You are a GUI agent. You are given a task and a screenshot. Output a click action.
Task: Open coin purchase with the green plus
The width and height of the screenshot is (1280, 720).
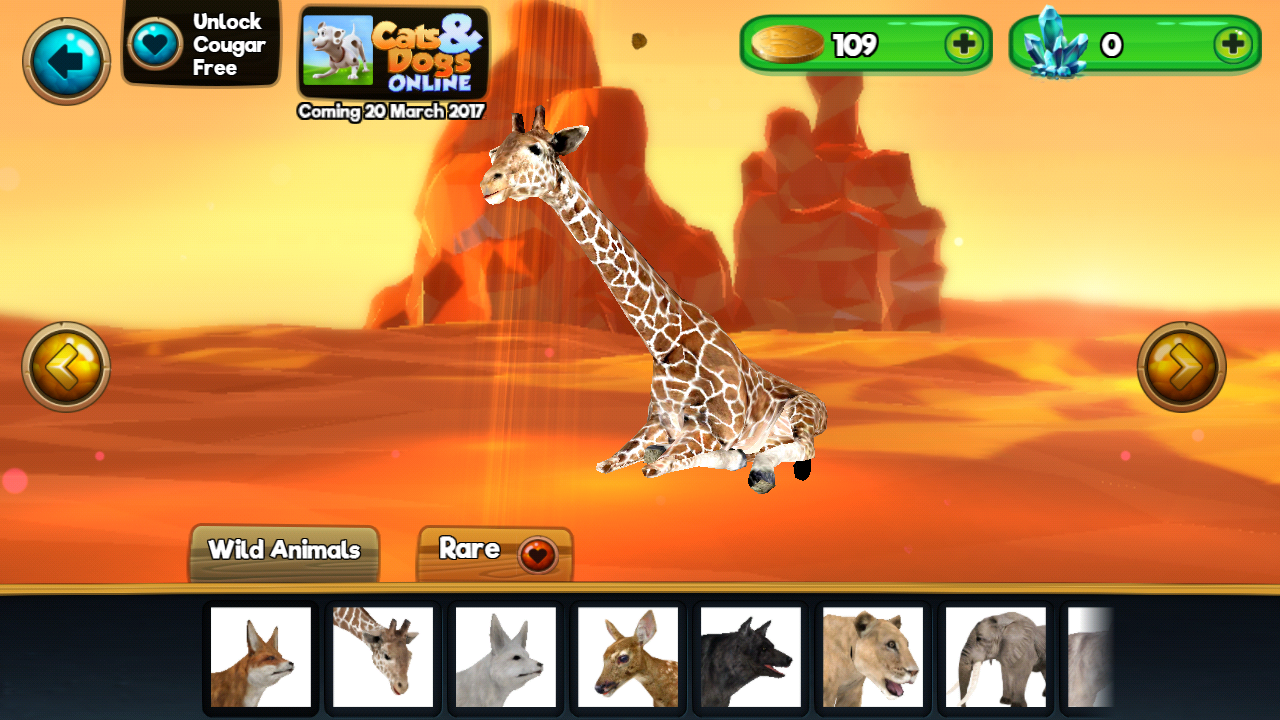[964, 44]
